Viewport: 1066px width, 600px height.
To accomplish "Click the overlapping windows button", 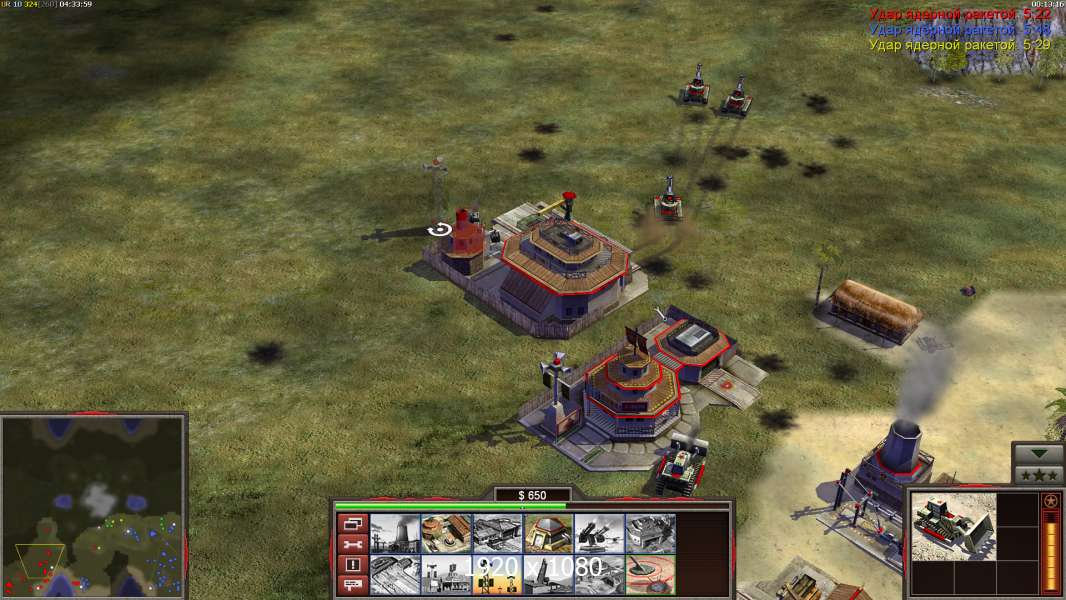I will pyautogui.click(x=352, y=523).
